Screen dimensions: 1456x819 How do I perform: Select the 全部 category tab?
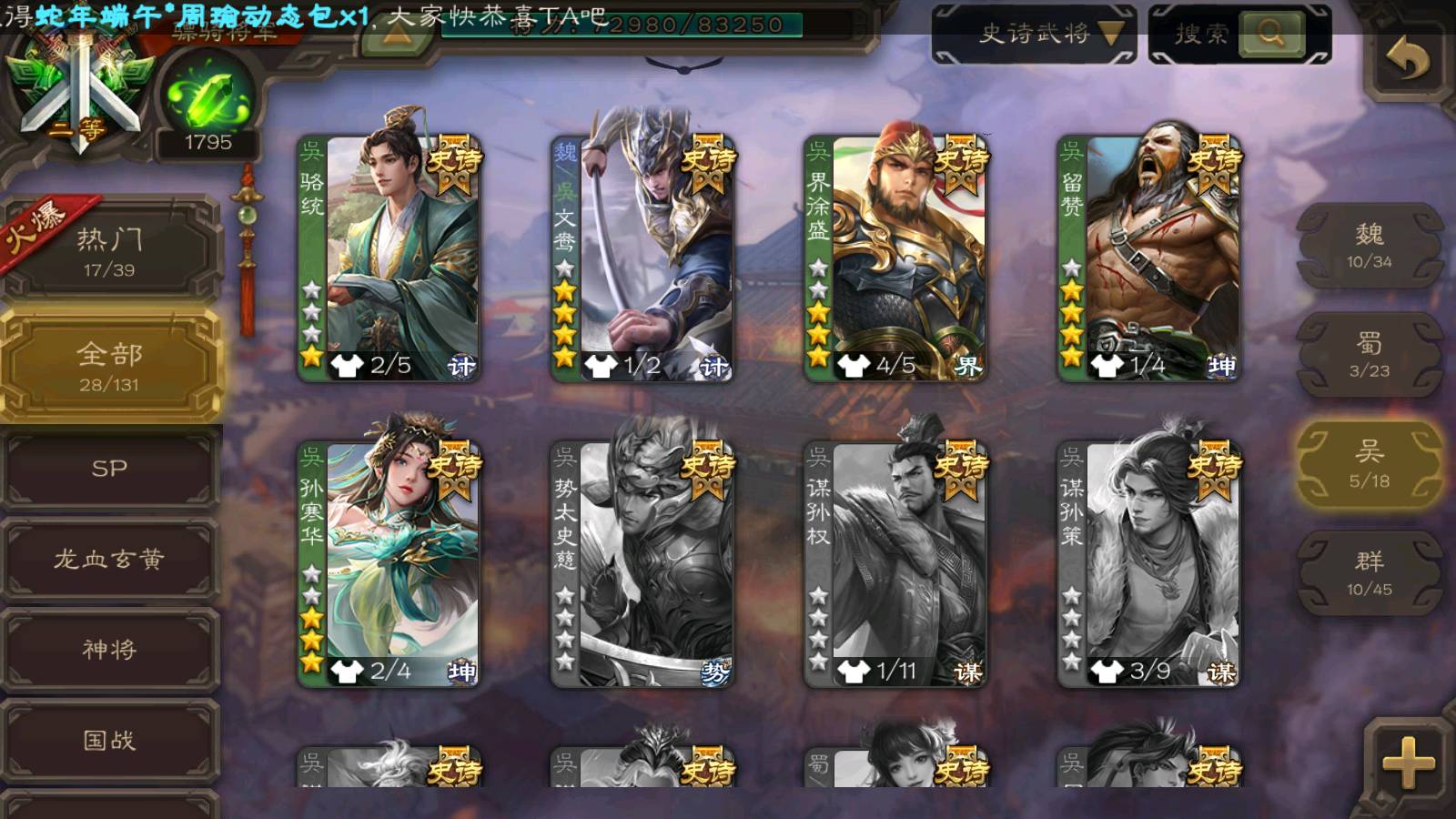tap(109, 366)
